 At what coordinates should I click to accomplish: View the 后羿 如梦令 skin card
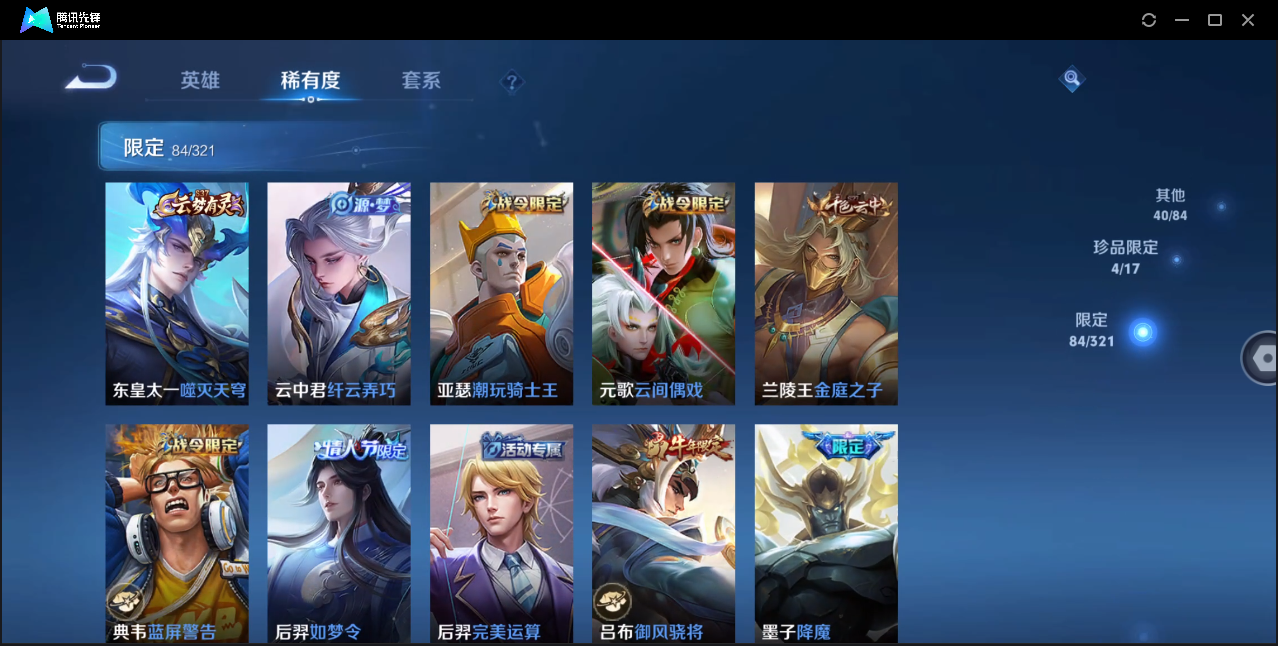pos(339,533)
